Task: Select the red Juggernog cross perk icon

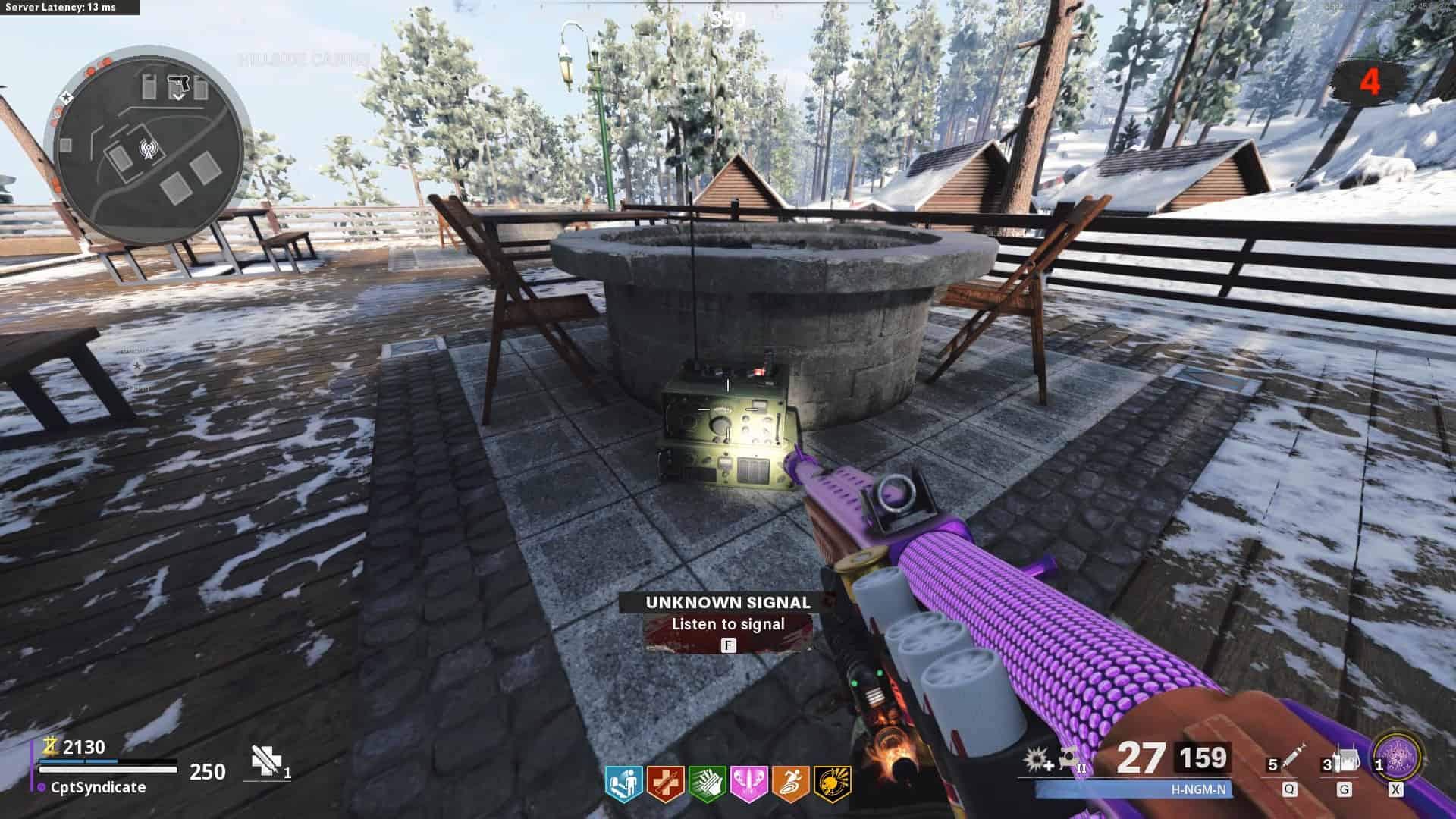Action: click(665, 783)
